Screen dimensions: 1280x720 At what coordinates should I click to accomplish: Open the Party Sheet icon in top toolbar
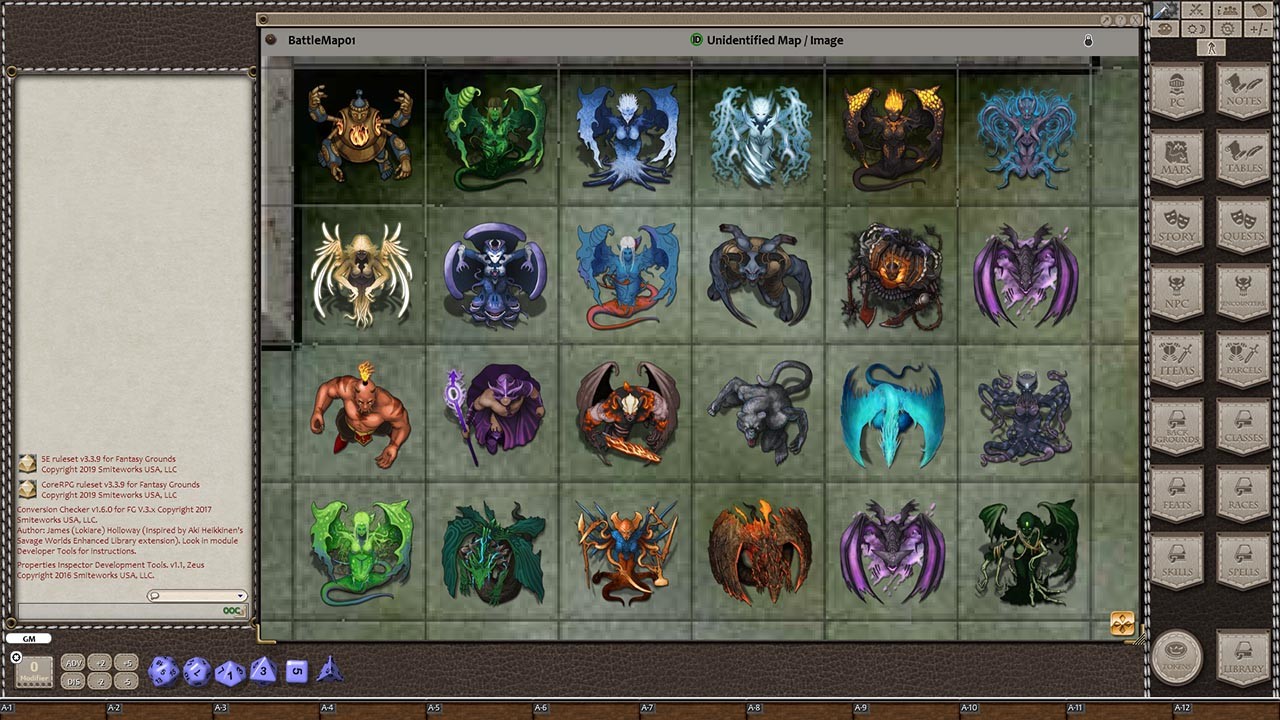point(1226,11)
